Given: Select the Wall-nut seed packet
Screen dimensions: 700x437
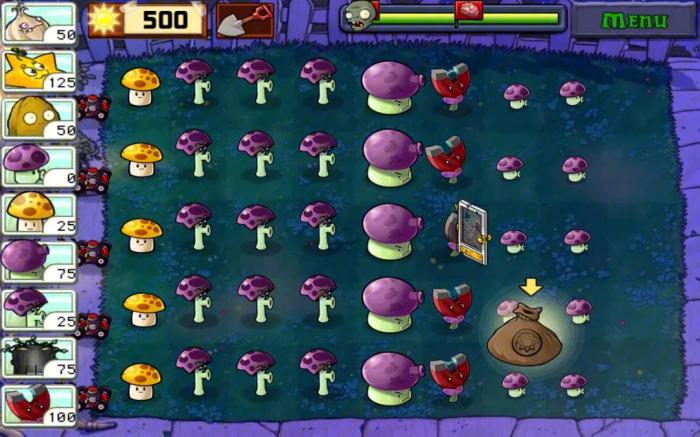Looking at the screenshot, I should 38,118.
